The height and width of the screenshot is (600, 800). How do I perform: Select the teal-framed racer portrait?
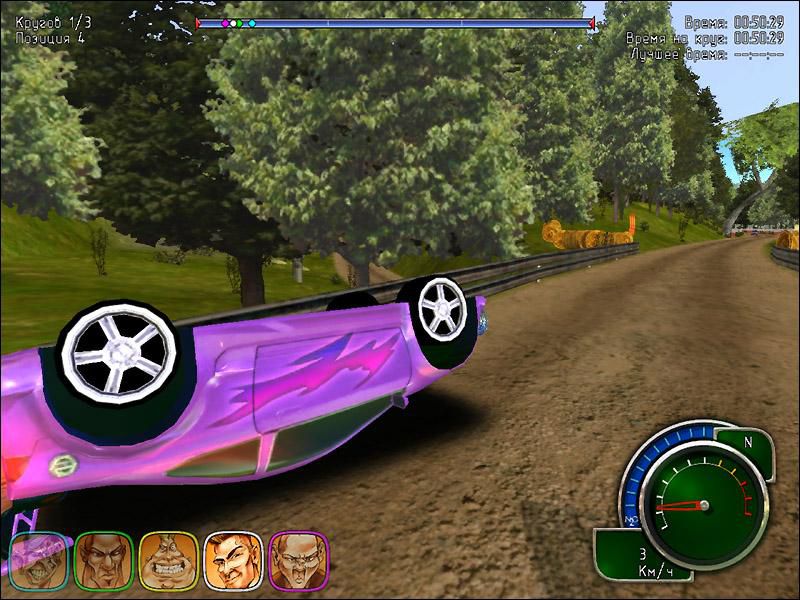point(41,560)
